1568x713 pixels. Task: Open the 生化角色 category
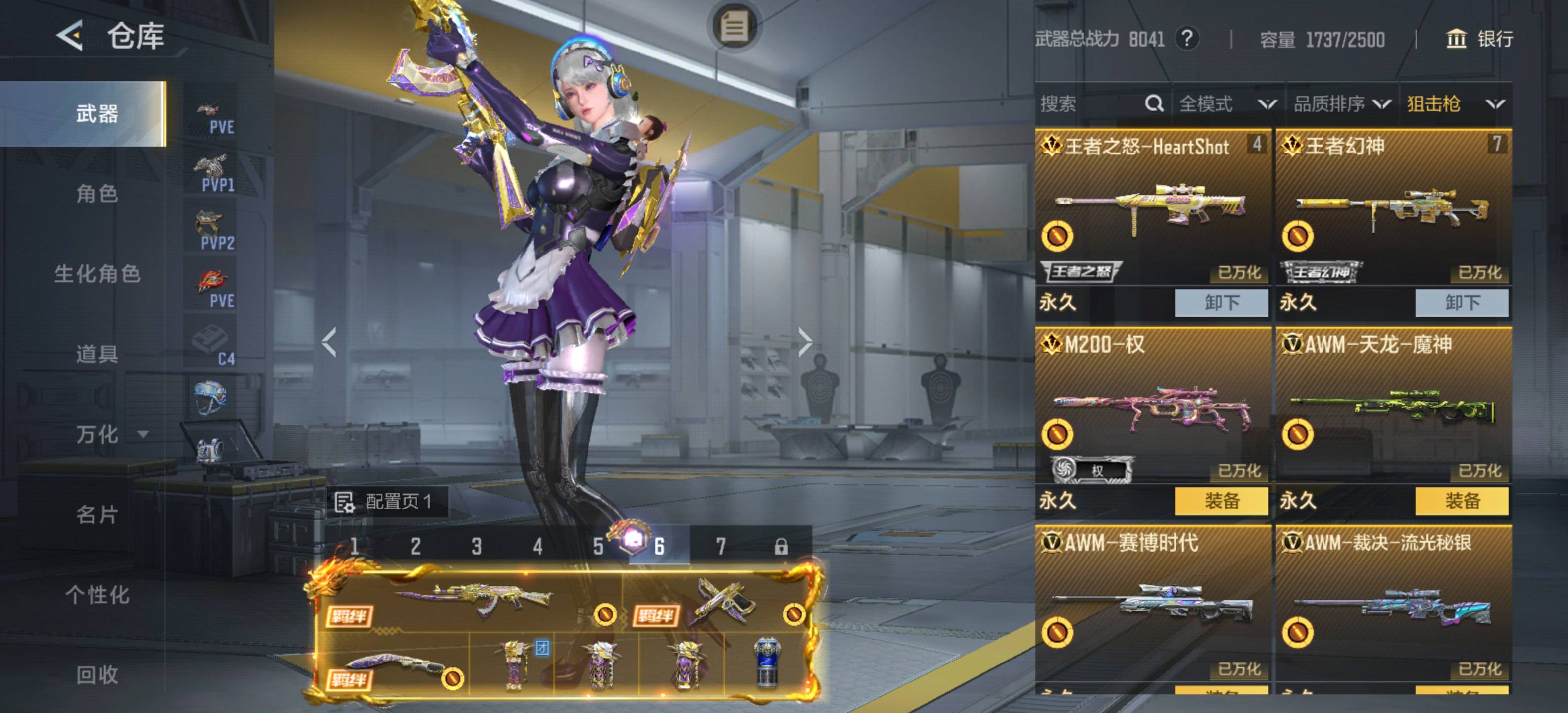click(98, 274)
